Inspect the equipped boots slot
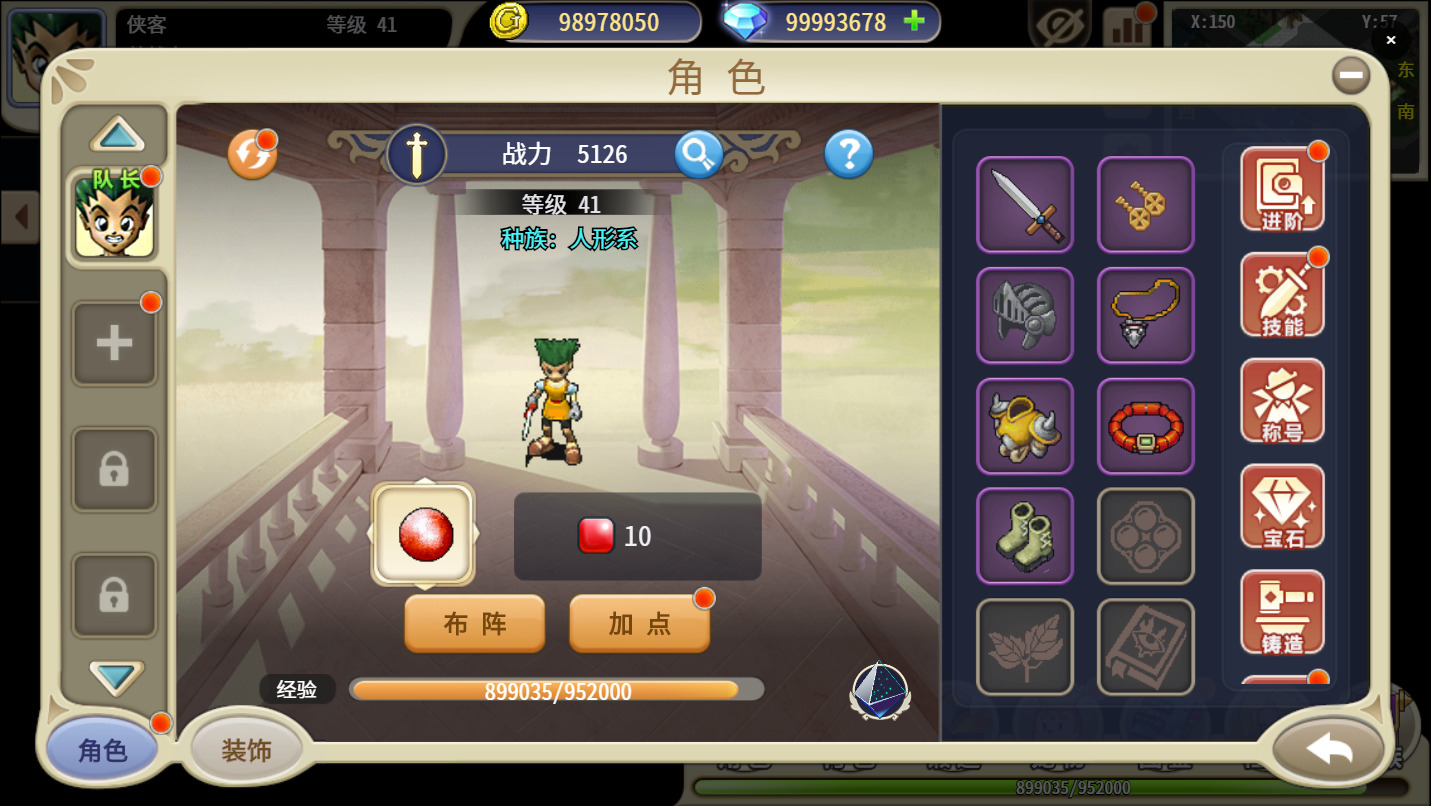 1024,537
